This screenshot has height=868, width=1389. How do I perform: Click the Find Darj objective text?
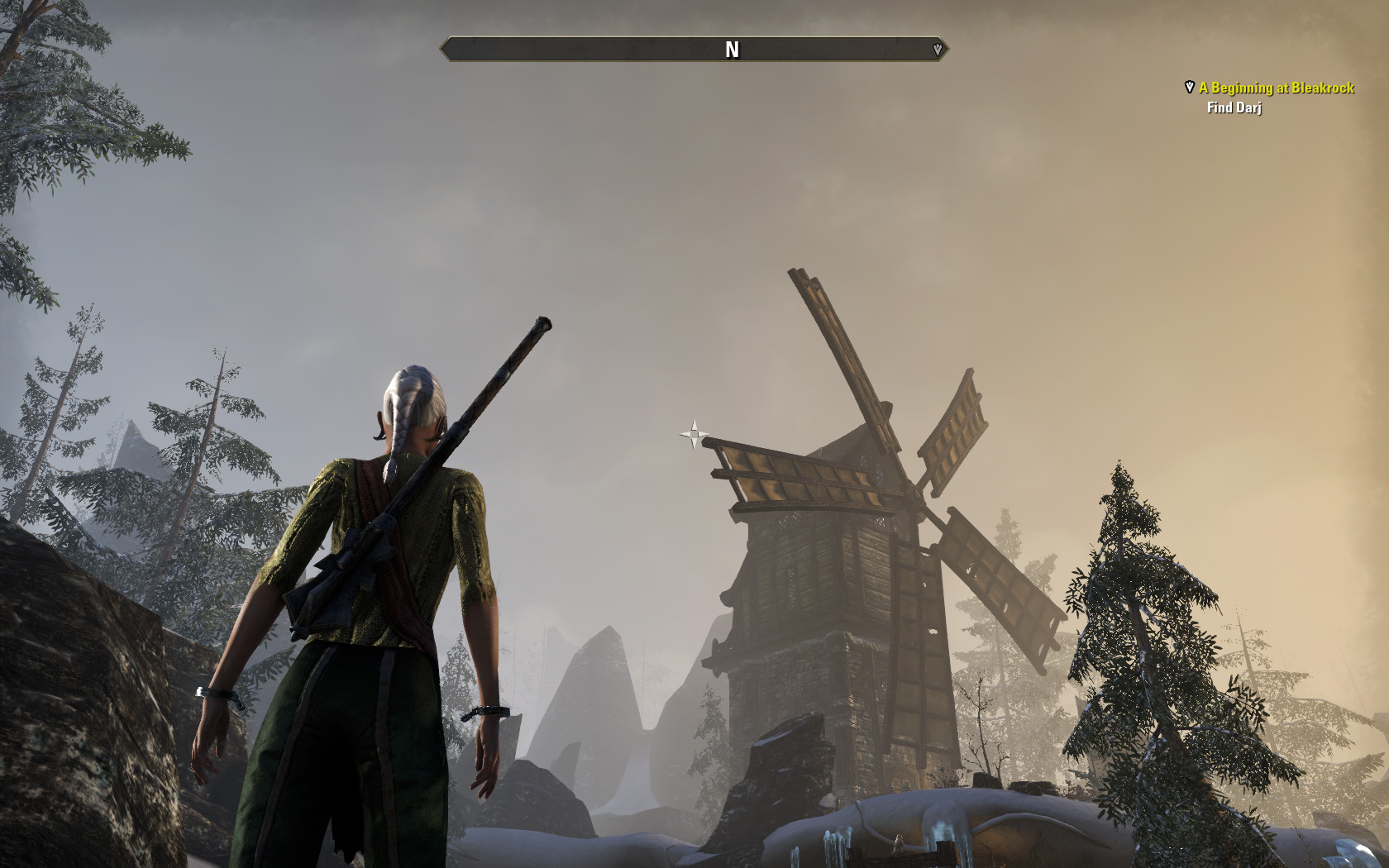coord(1234,107)
